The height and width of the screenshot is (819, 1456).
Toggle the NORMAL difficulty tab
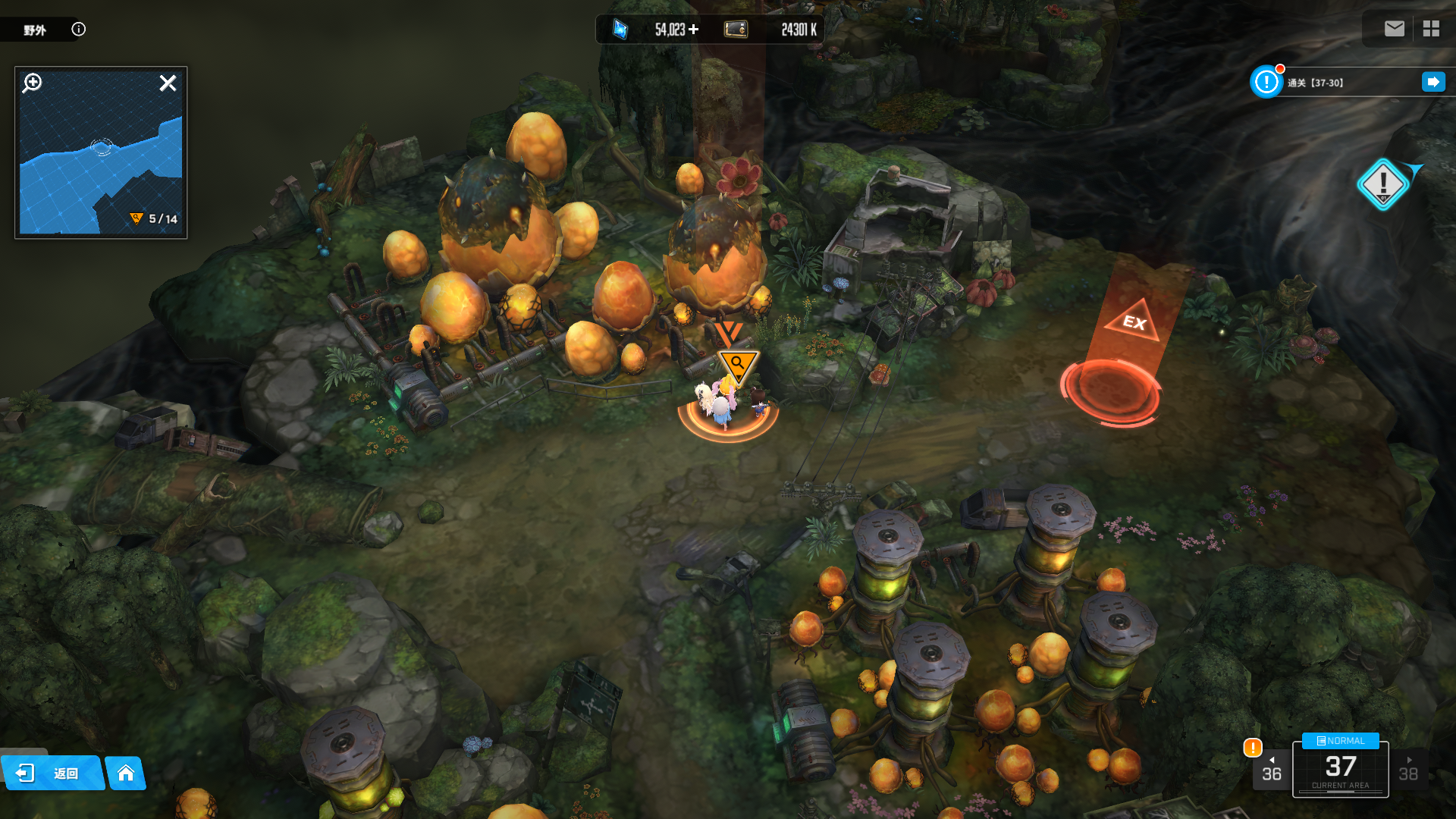click(1340, 741)
